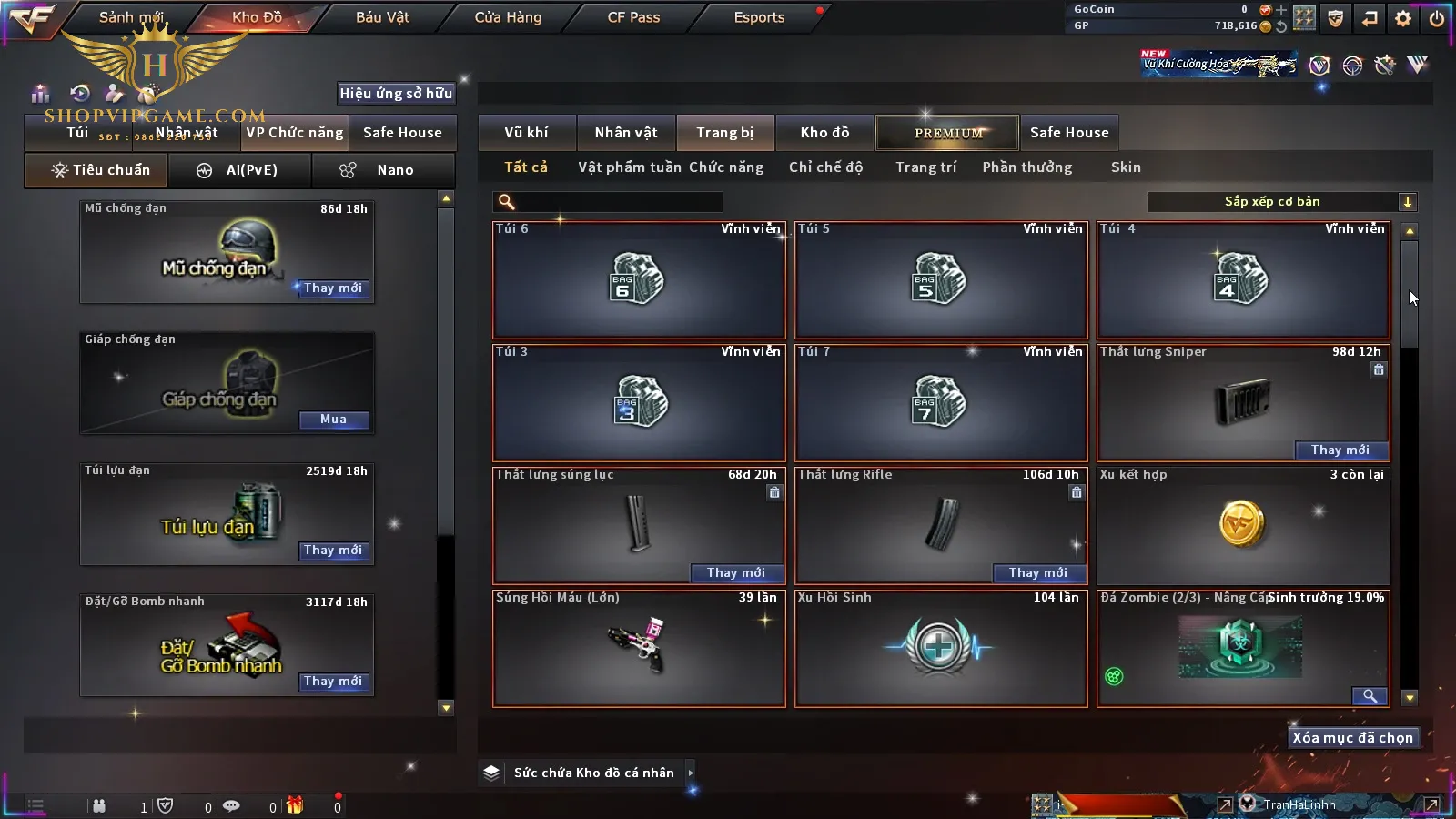Open the CF Pass menu
The image size is (1456, 819).
pos(633,17)
